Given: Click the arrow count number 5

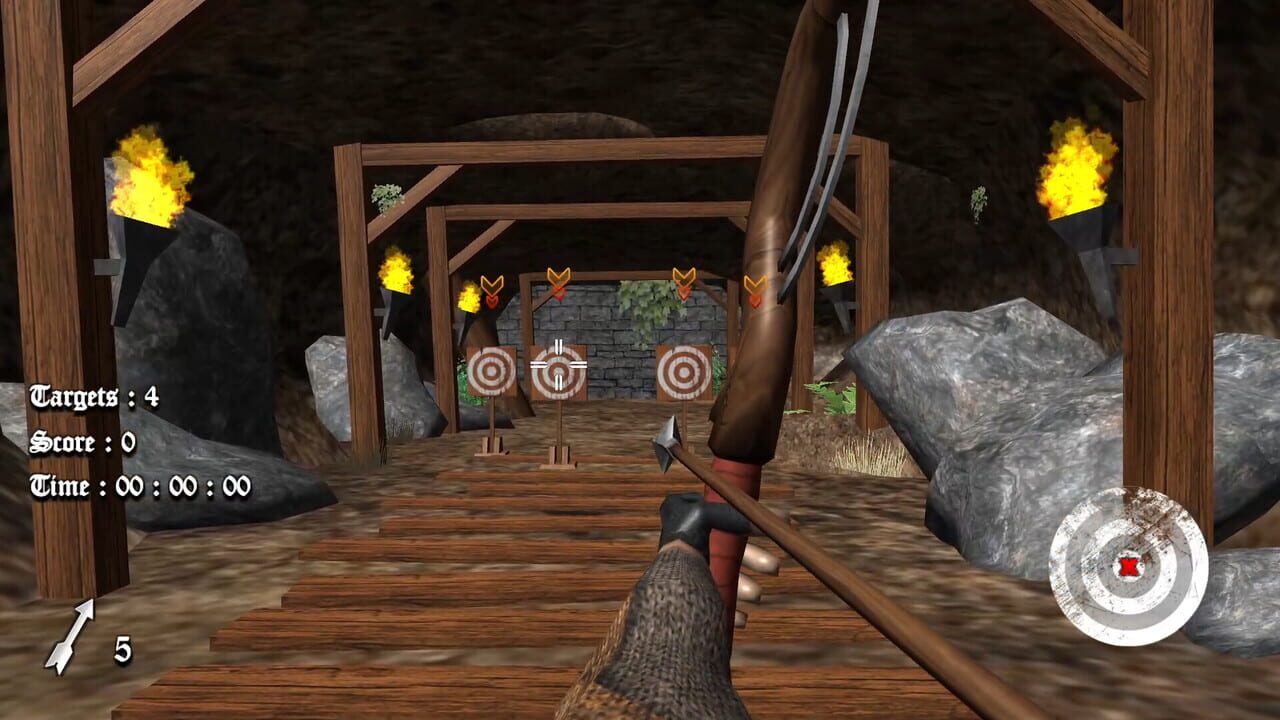Looking at the screenshot, I should [x=123, y=650].
